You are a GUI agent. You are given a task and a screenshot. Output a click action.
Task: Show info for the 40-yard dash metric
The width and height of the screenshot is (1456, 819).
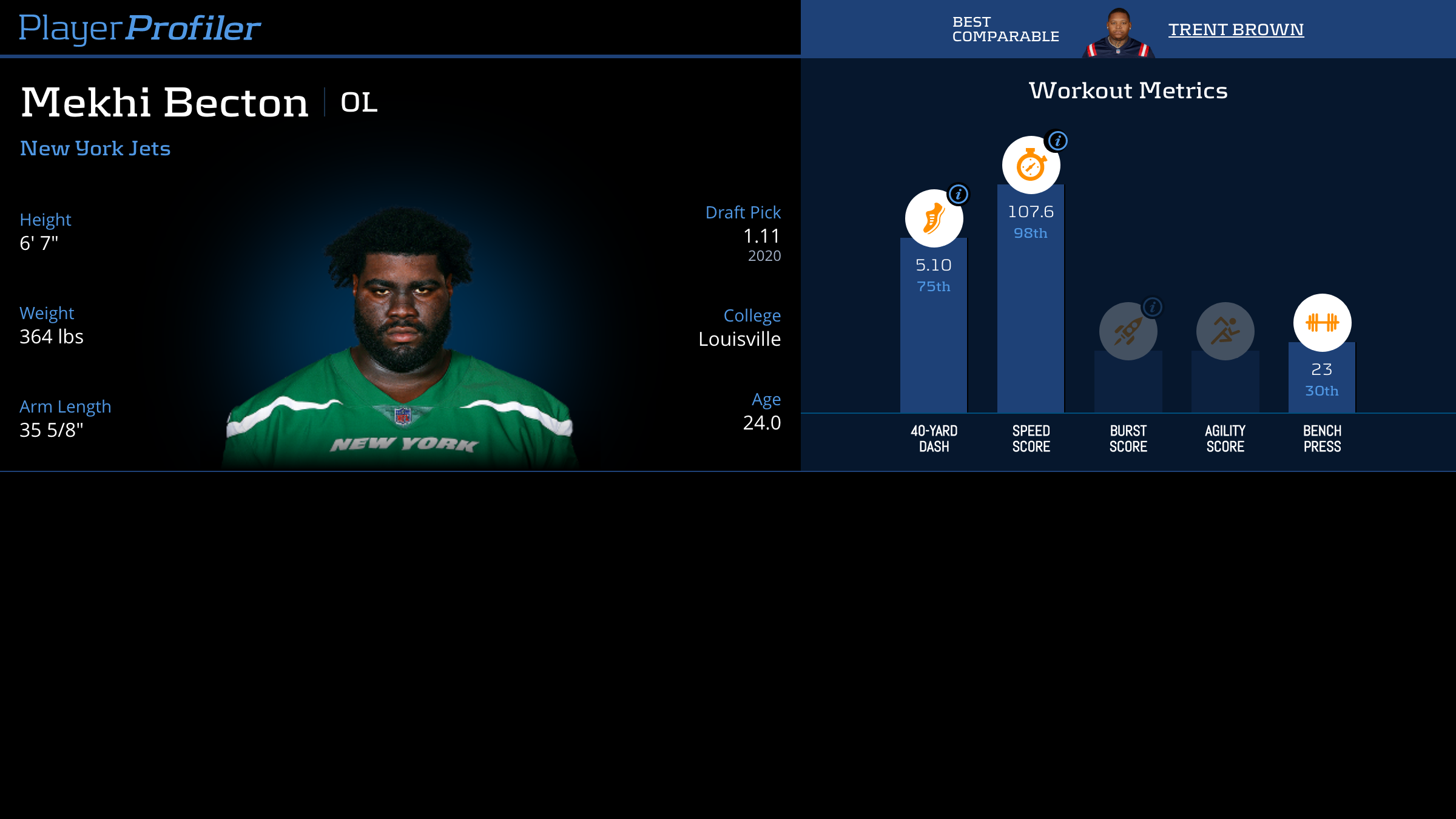coord(959,195)
